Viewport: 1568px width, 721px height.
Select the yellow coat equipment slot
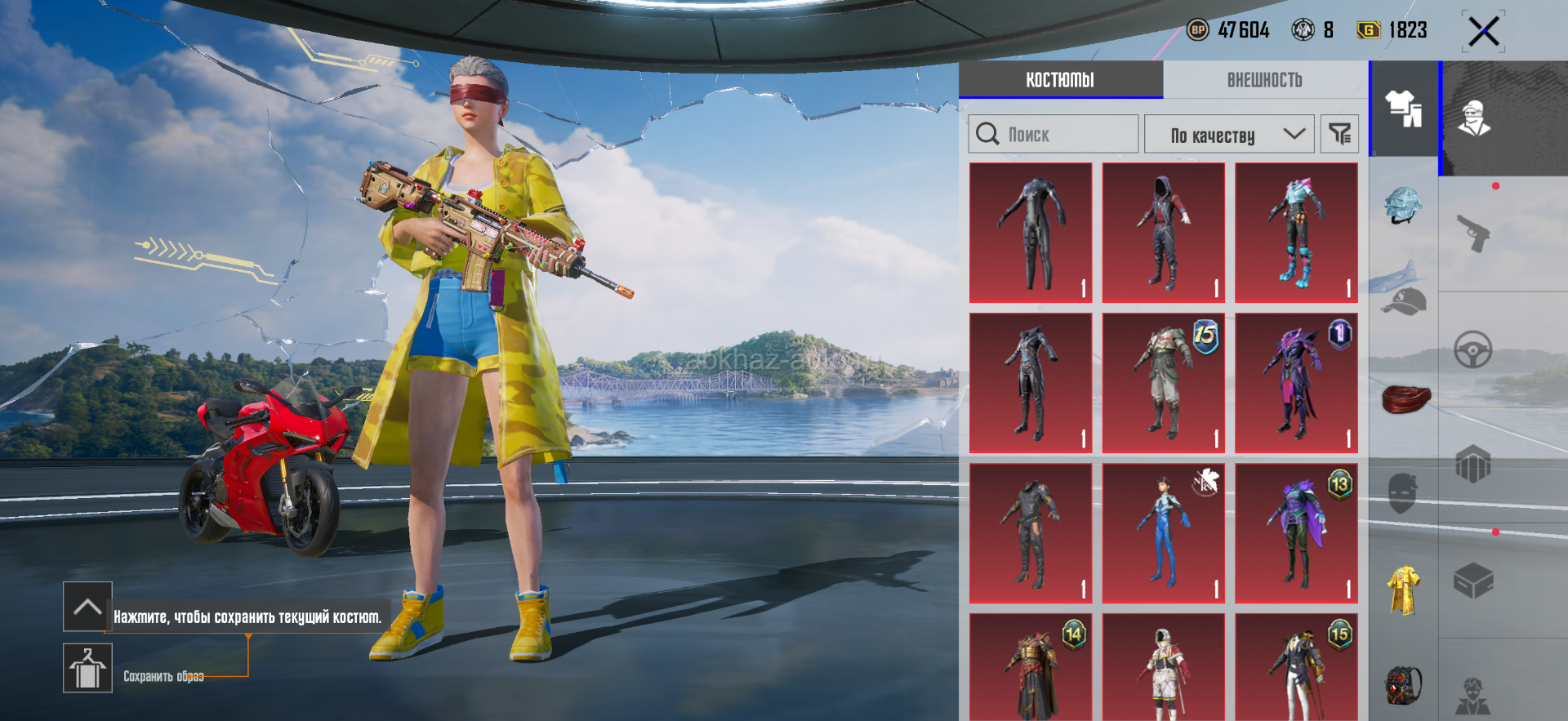click(x=1404, y=590)
